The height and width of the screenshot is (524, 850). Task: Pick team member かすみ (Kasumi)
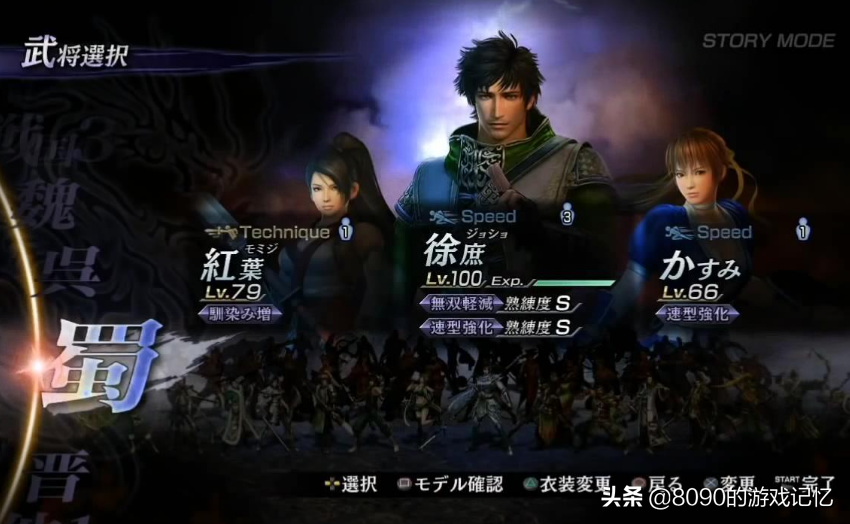pos(701,266)
